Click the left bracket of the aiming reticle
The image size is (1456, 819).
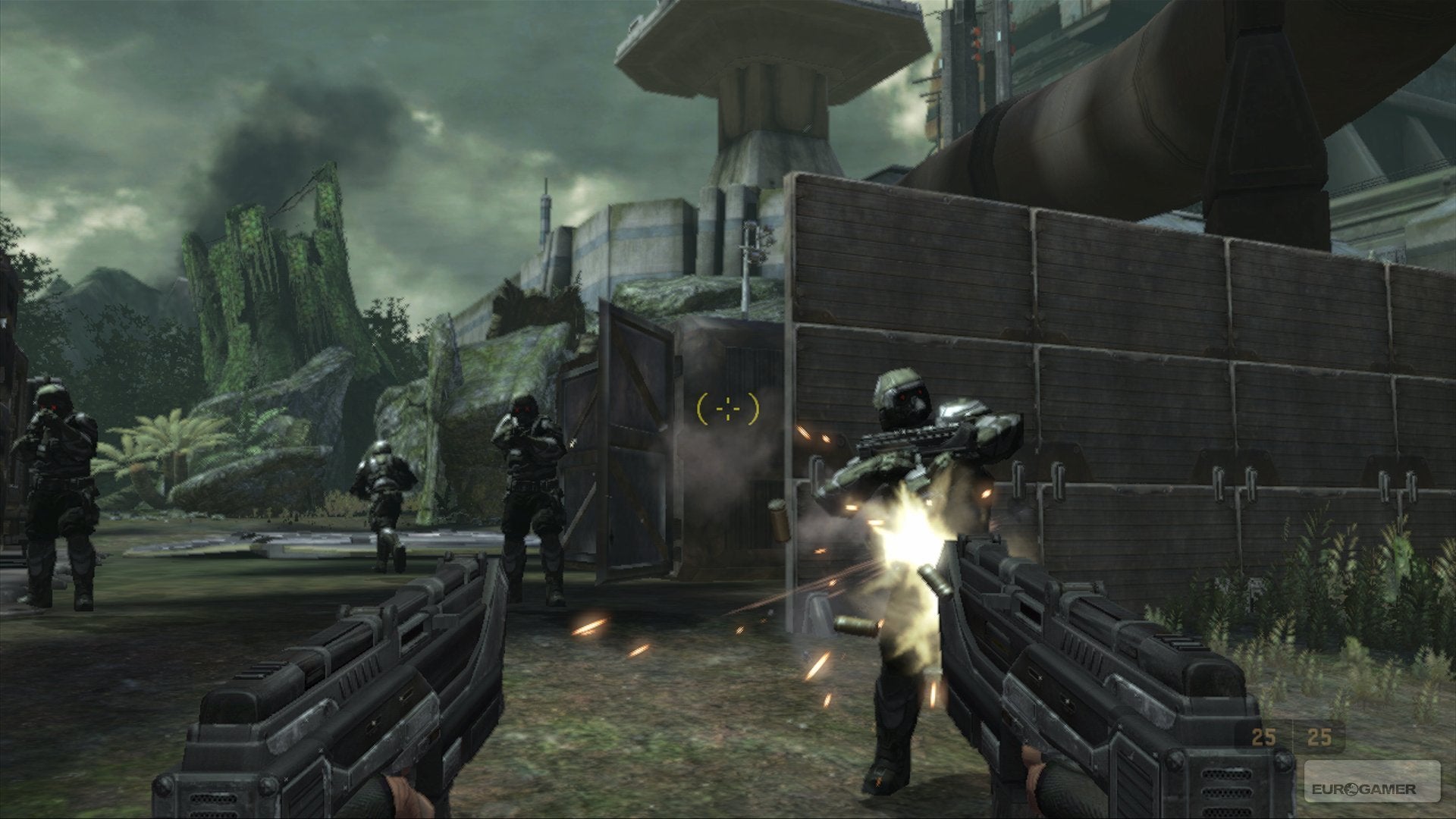[x=701, y=409]
